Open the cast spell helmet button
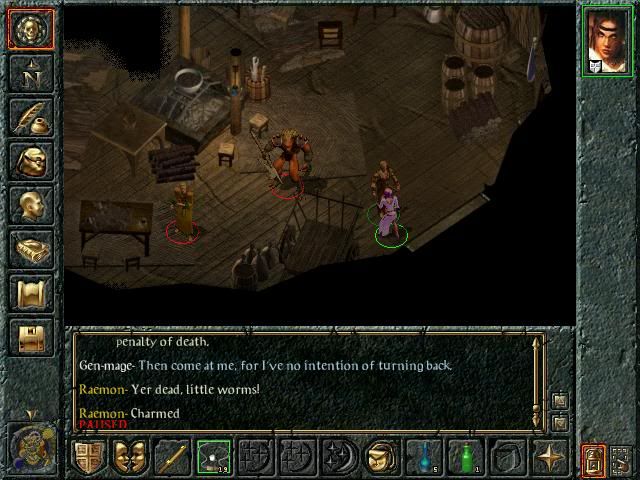The image size is (640, 480). click(380, 458)
